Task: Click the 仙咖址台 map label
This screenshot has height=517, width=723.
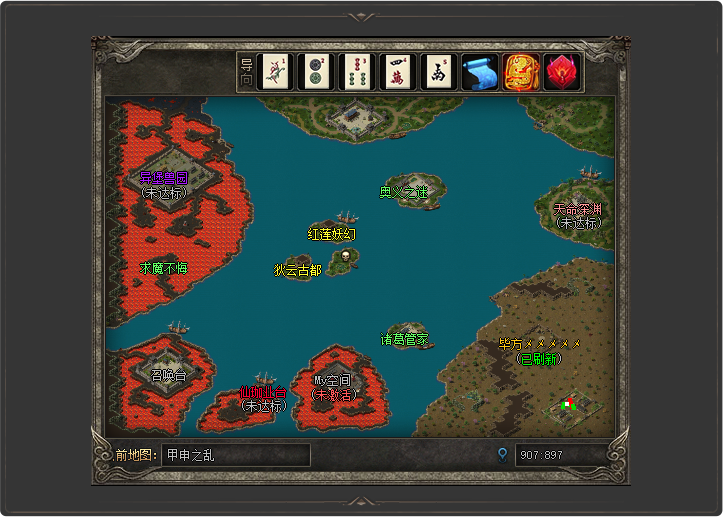Action: (x=263, y=392)
